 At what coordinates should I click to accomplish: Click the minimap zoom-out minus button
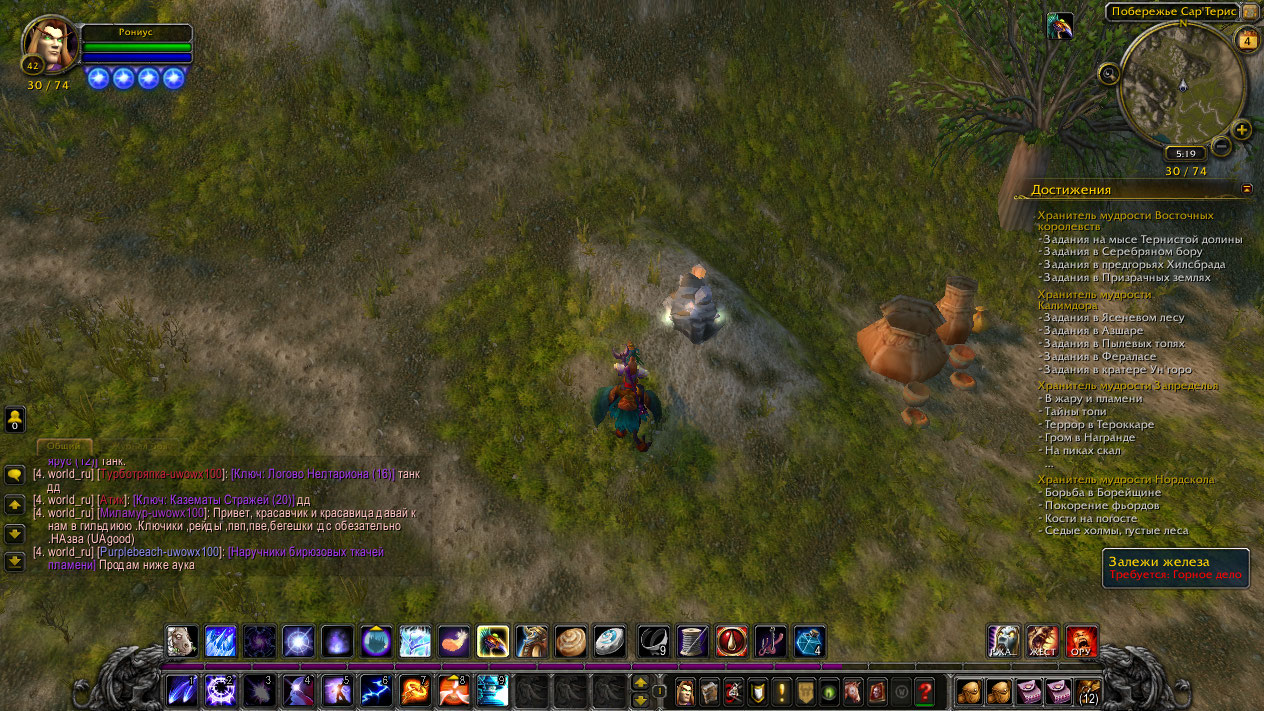[1221, 146]
